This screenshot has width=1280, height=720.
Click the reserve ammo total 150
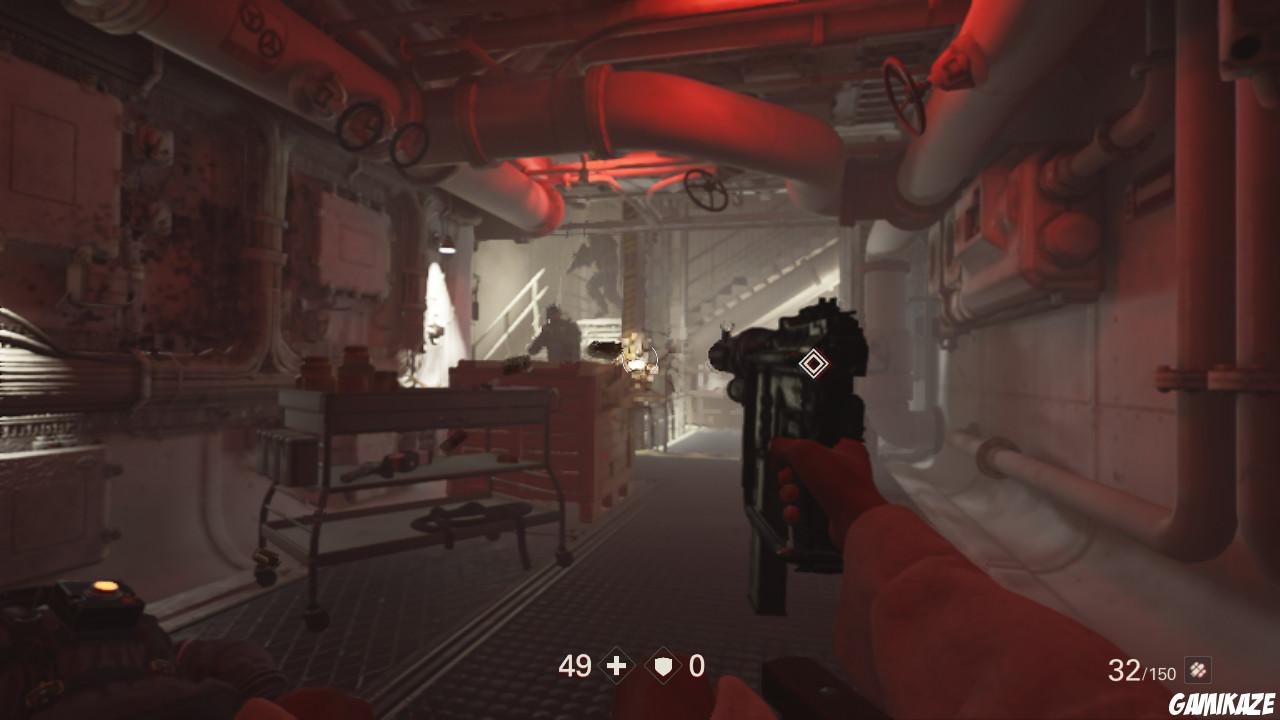click(x=1164, y=674)
